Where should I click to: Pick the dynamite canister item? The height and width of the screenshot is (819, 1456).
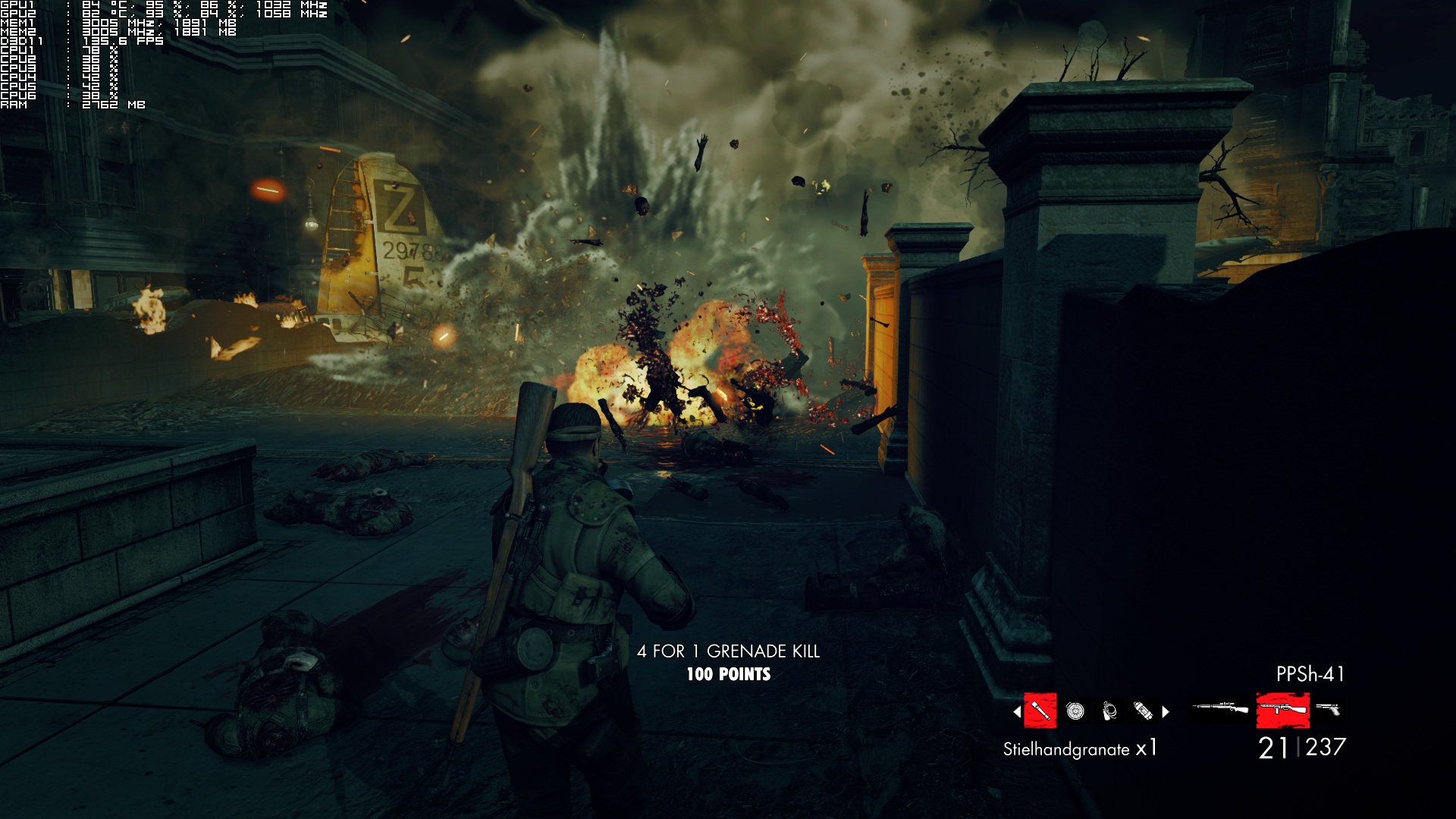1142,711
